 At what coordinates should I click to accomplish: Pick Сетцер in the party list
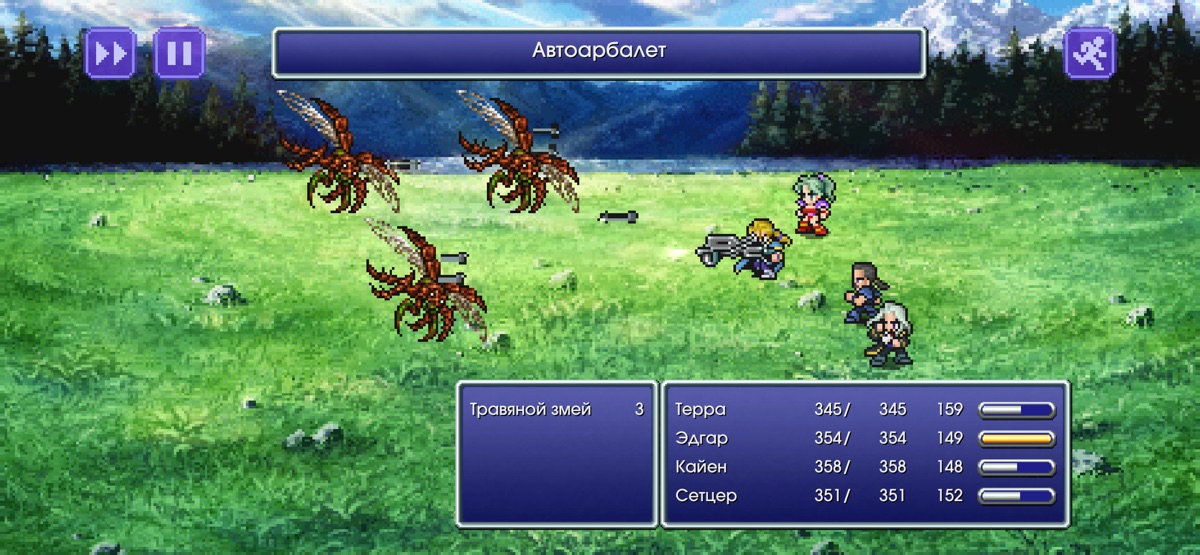706,495
